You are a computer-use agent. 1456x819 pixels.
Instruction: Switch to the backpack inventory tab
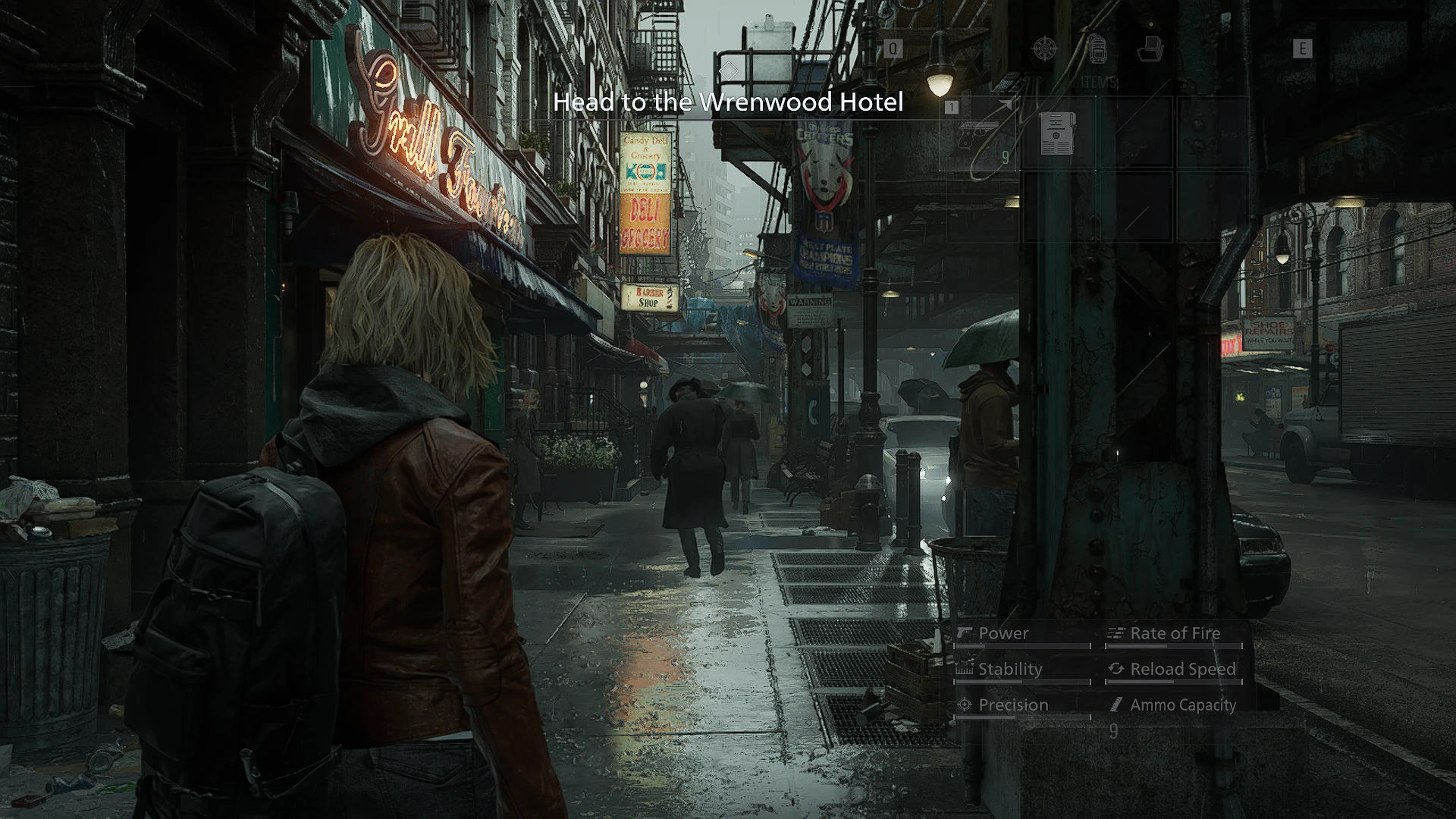[x=1097, y=49]
